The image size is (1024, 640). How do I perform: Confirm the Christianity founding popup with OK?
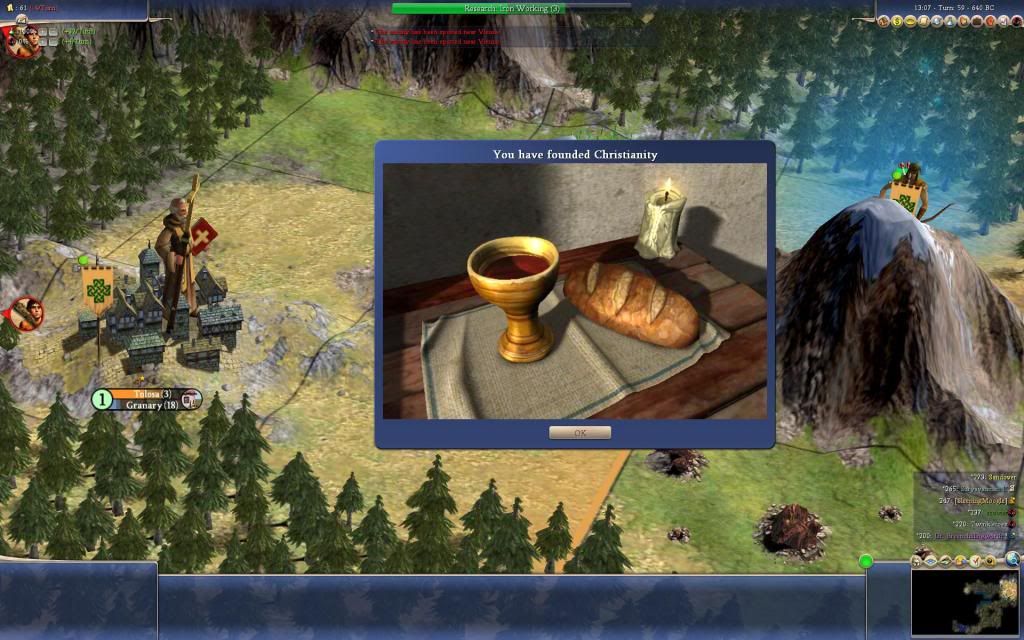tap(579, 433)
